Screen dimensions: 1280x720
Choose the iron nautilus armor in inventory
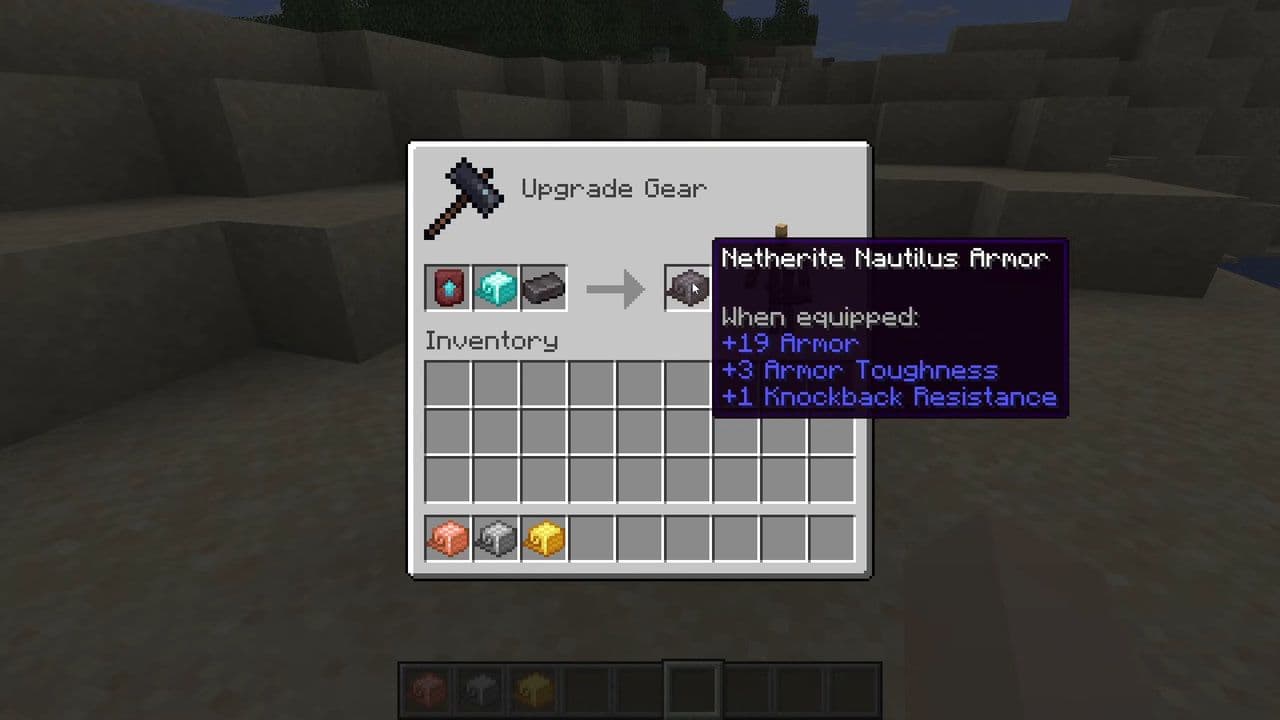pyautogui.click(x=495, y=540)
